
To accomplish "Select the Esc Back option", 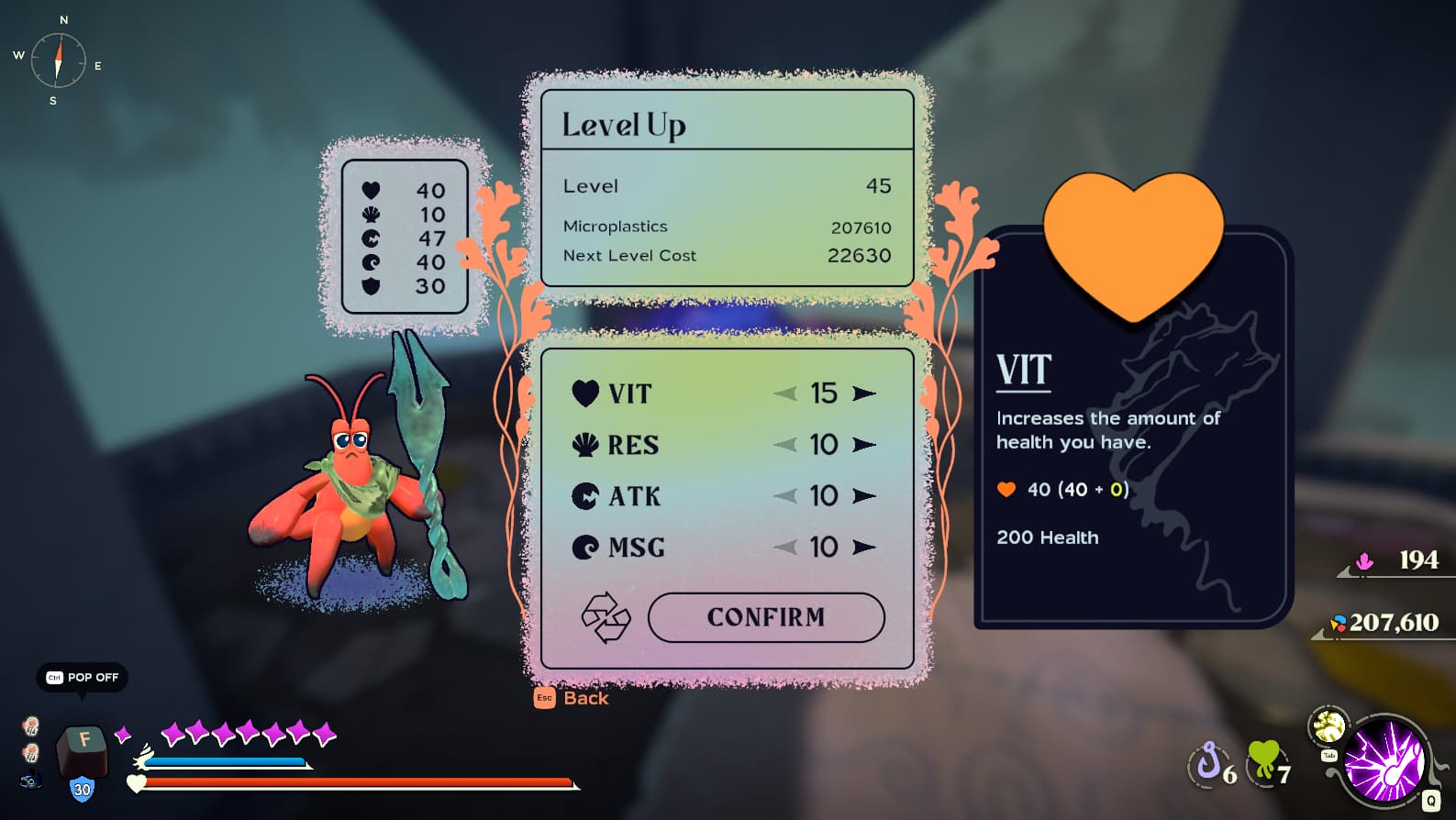I will (x=571, y=698).
